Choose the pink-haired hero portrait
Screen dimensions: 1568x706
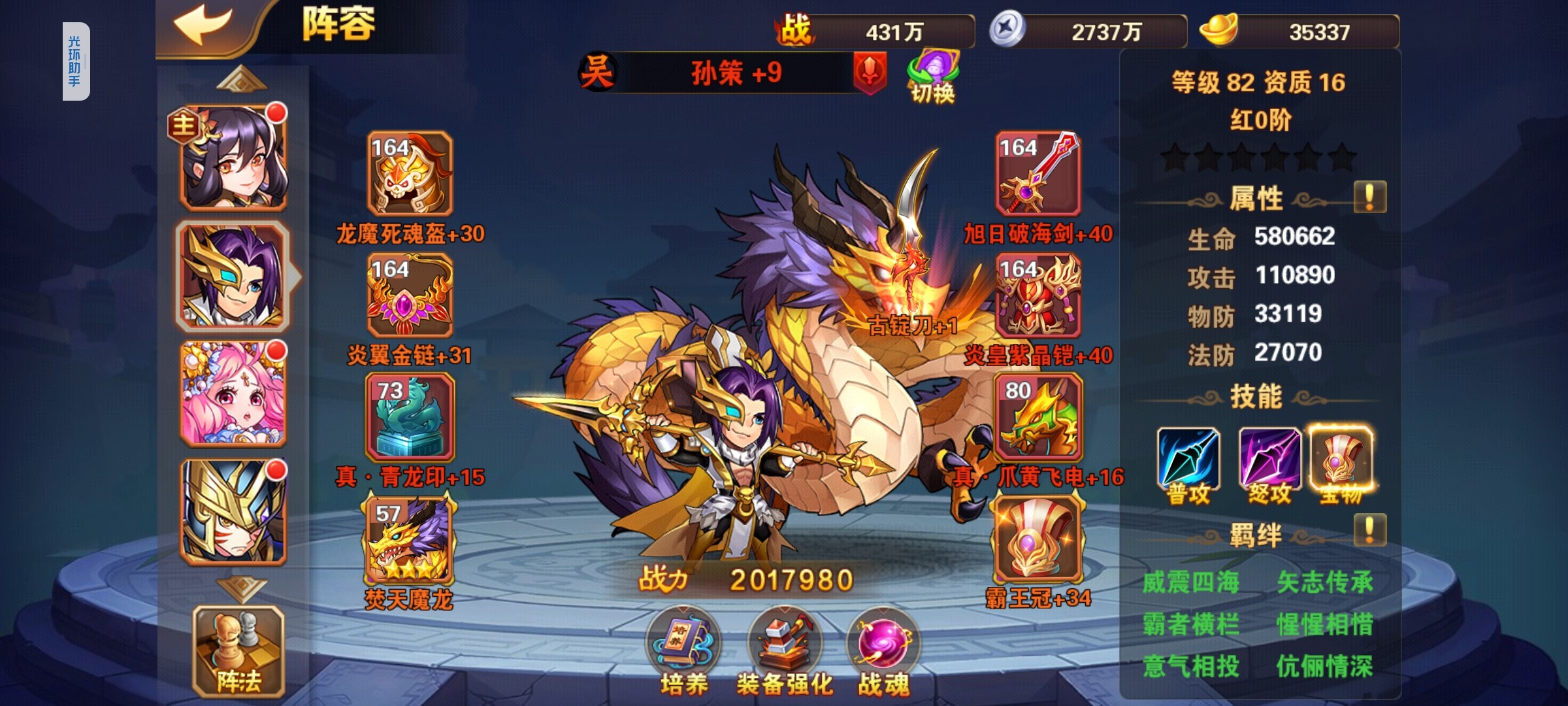(233, 394)
